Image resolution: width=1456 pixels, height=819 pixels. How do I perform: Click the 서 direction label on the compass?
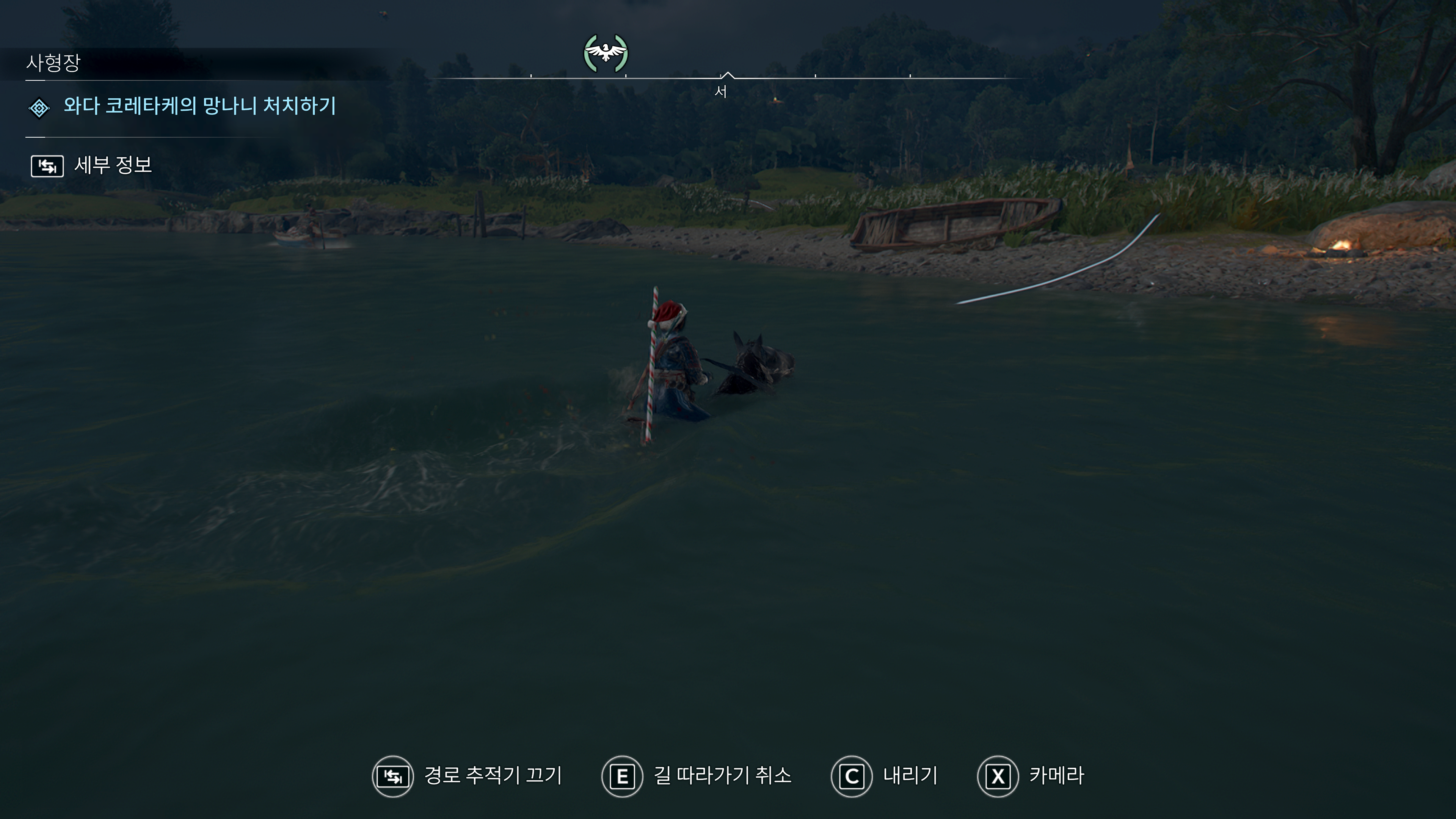pyautogui.click(x=721, y=92)
